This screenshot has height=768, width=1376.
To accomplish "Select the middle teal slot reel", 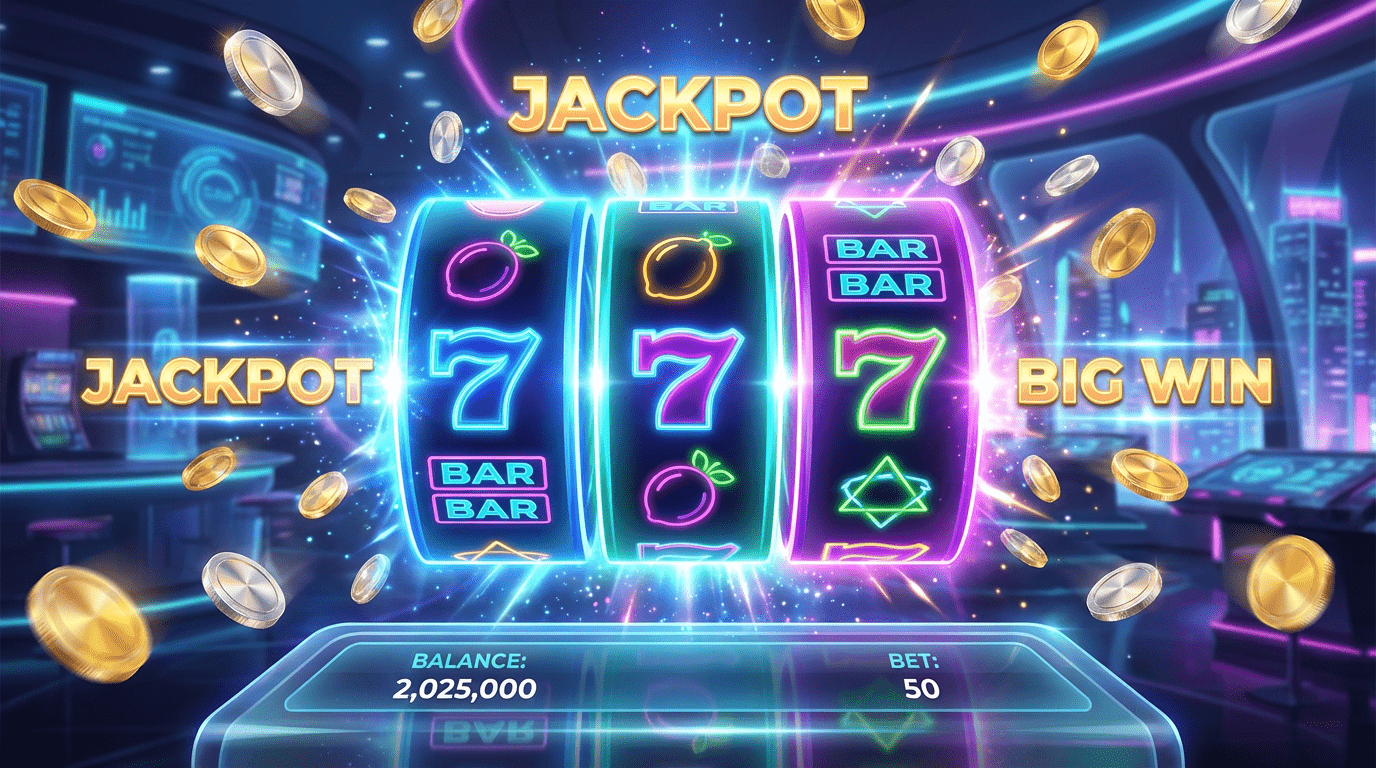I will [x=688, y=378].
